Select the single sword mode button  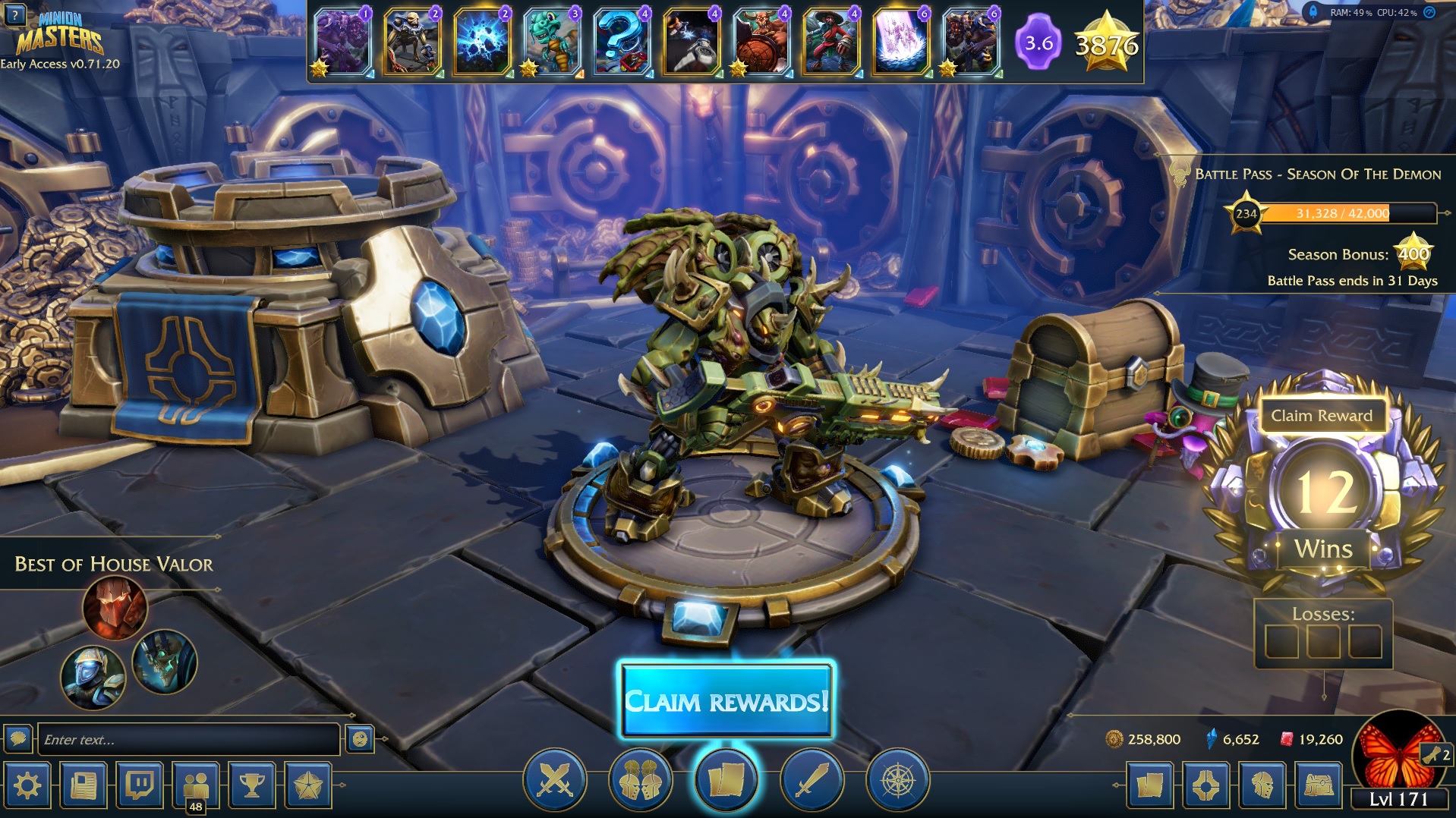tap(812, 780)
